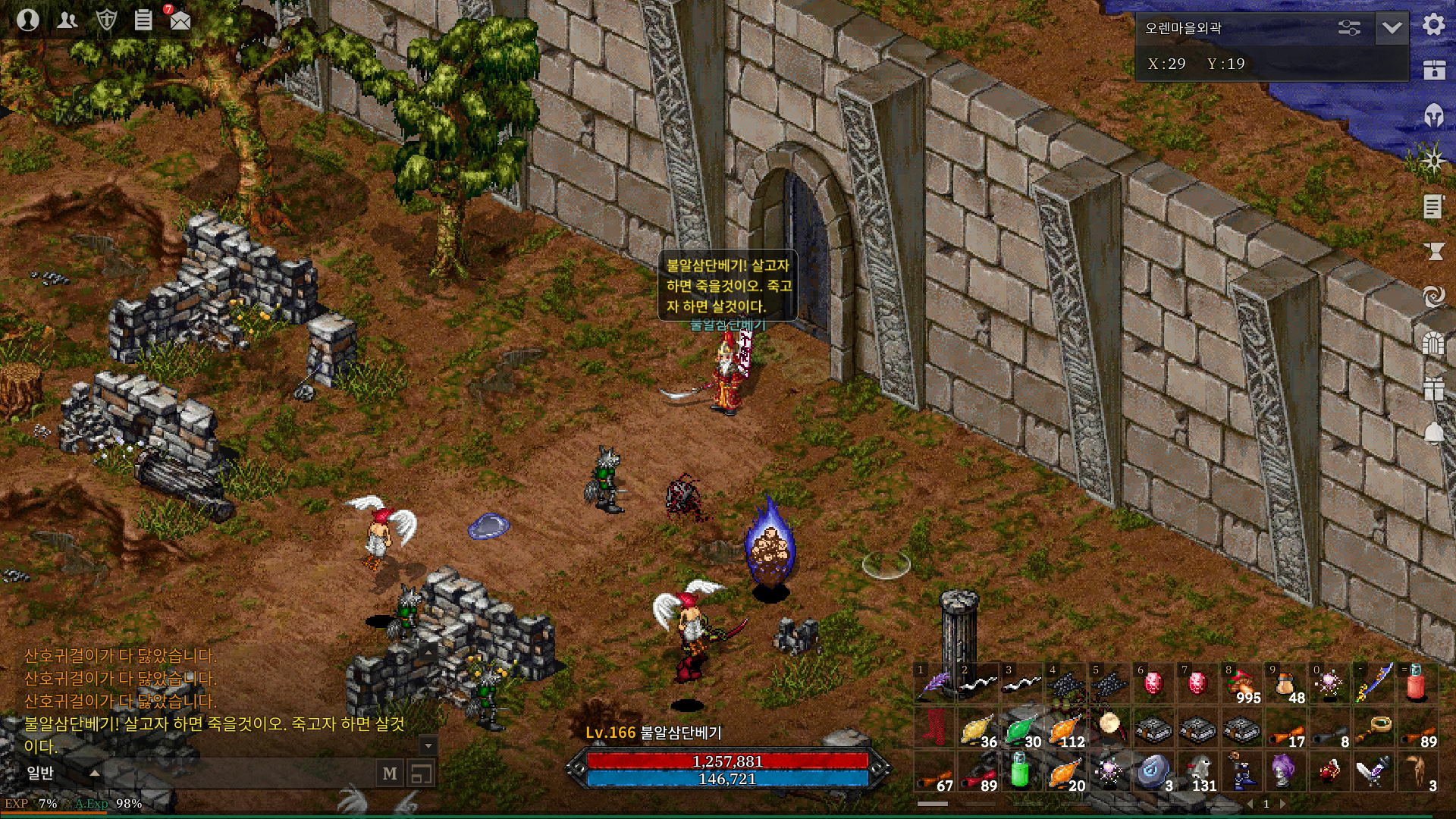
Task: Use the purple feather in slot 1
Action: [935, 683]
